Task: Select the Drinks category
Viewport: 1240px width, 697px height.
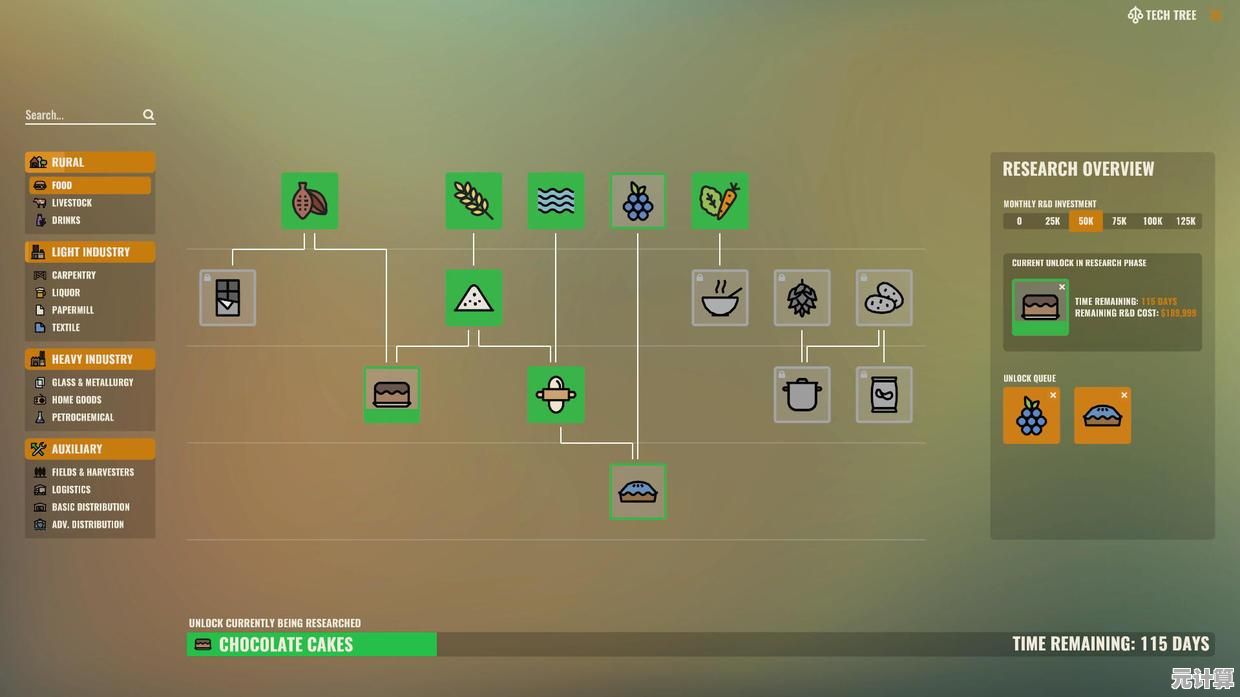Action: (x=66, y=220)
